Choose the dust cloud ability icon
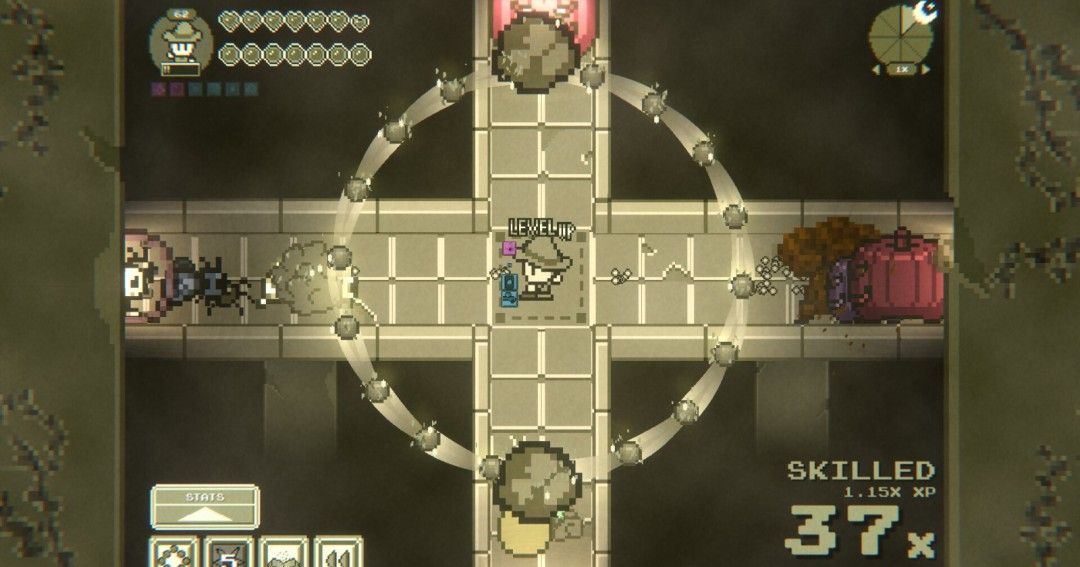The width and height of the screenshot is (1080, 567). [283, 553]
